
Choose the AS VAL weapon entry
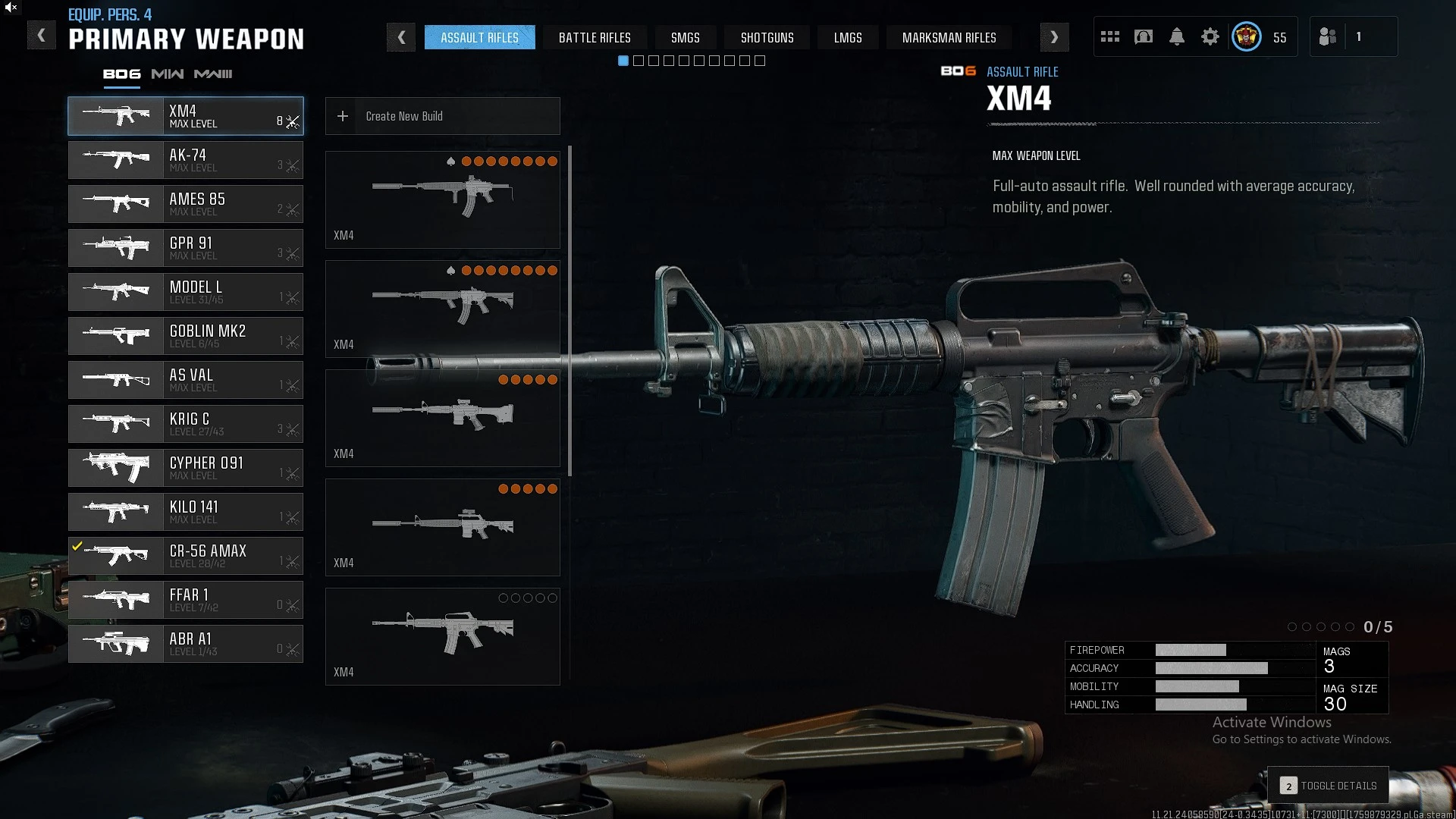186,380
